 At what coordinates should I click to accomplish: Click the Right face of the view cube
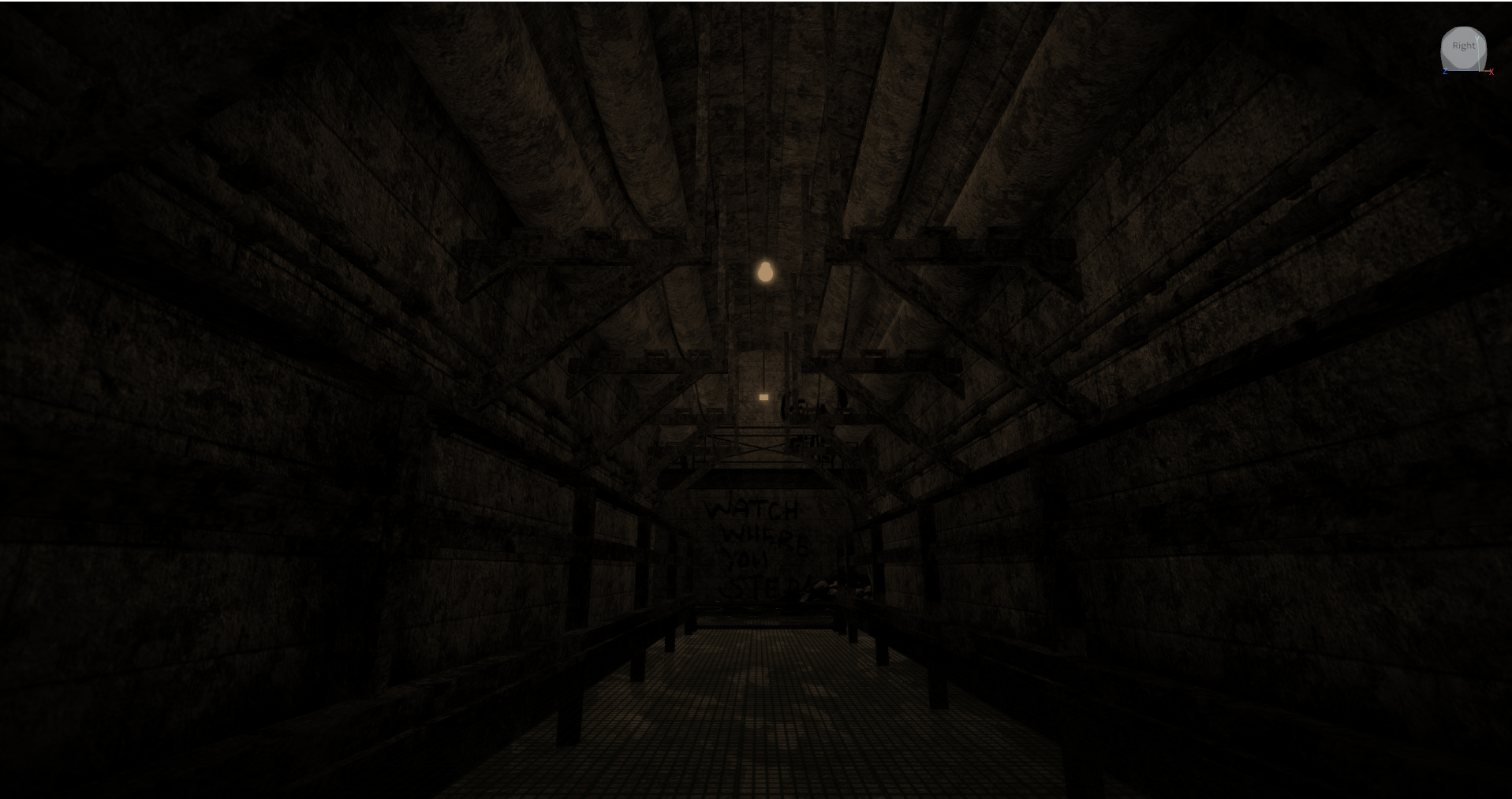click(x=1464, y=46)
